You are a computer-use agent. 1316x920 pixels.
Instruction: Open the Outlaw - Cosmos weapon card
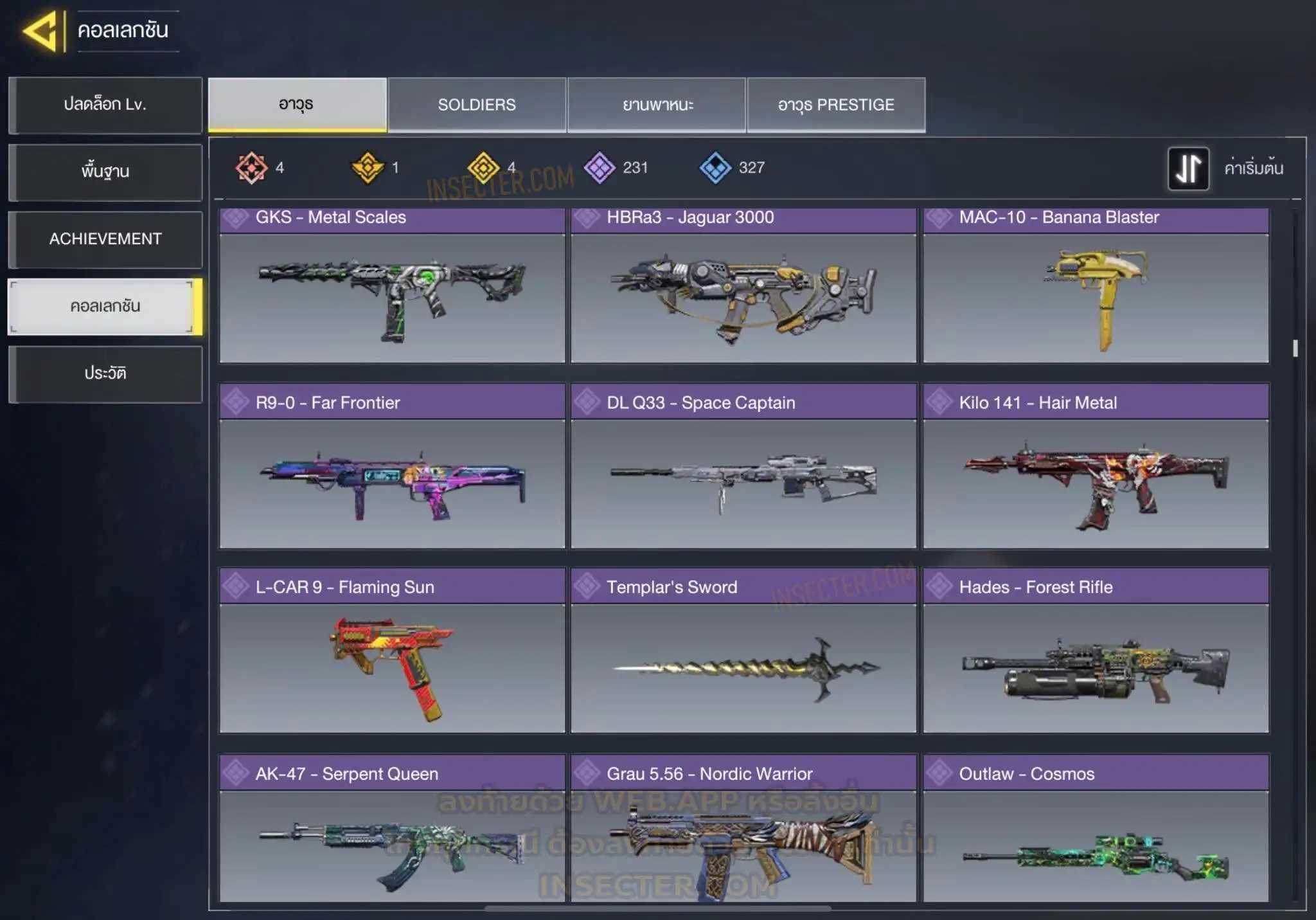1096,829
